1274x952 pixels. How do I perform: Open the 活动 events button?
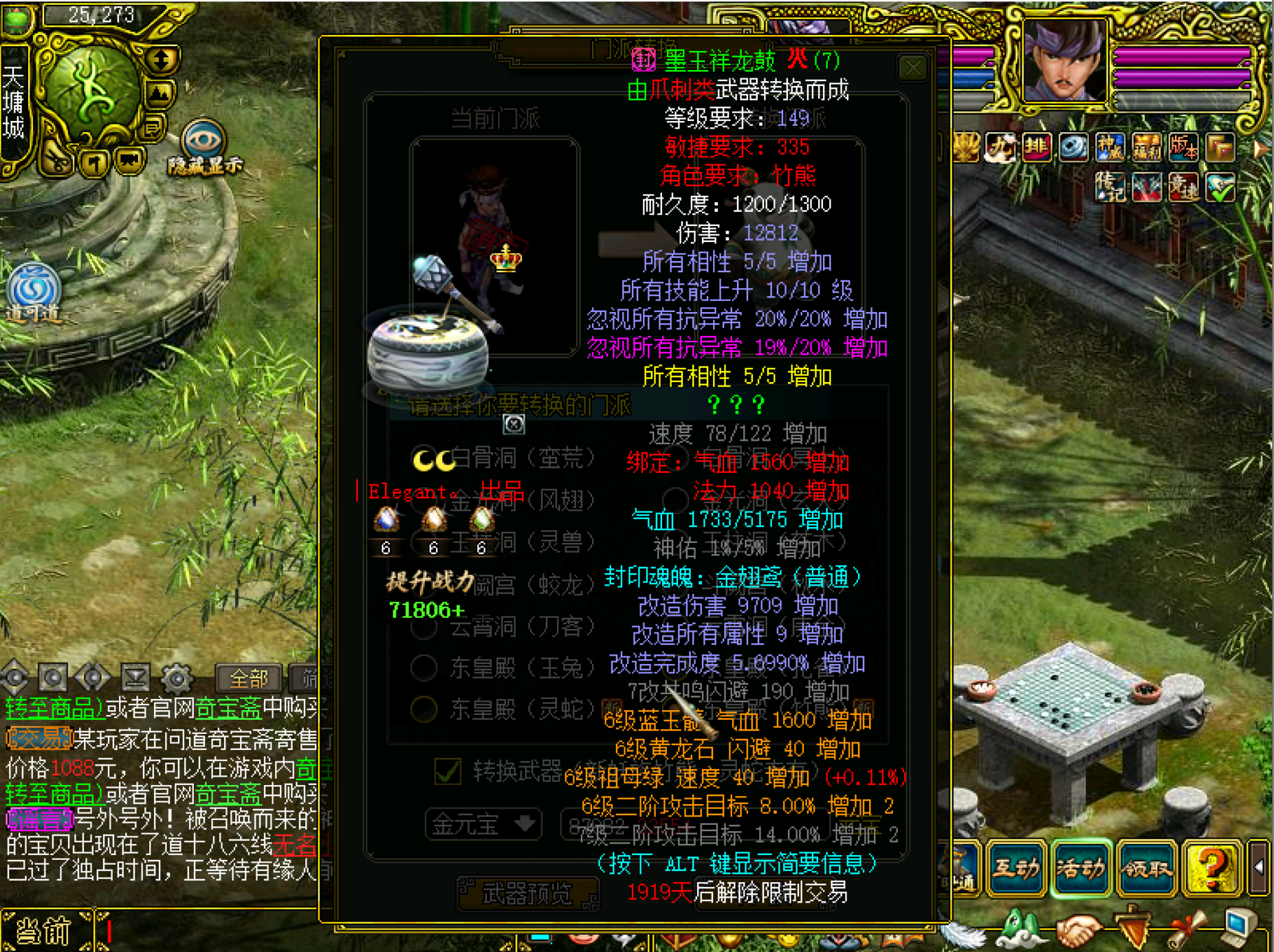pos(1080,869)
